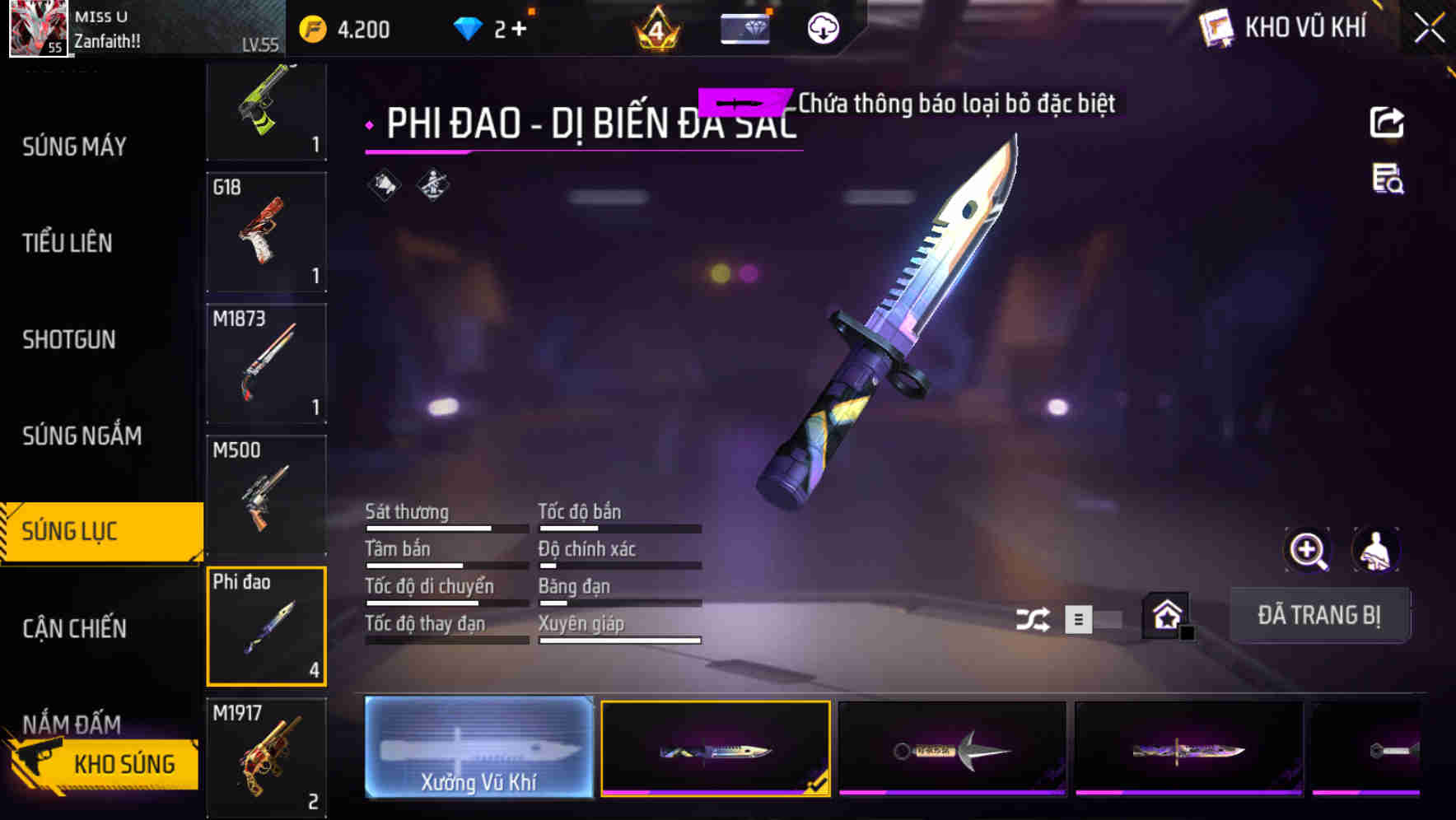Open the rank badge showing level 4

654,30
